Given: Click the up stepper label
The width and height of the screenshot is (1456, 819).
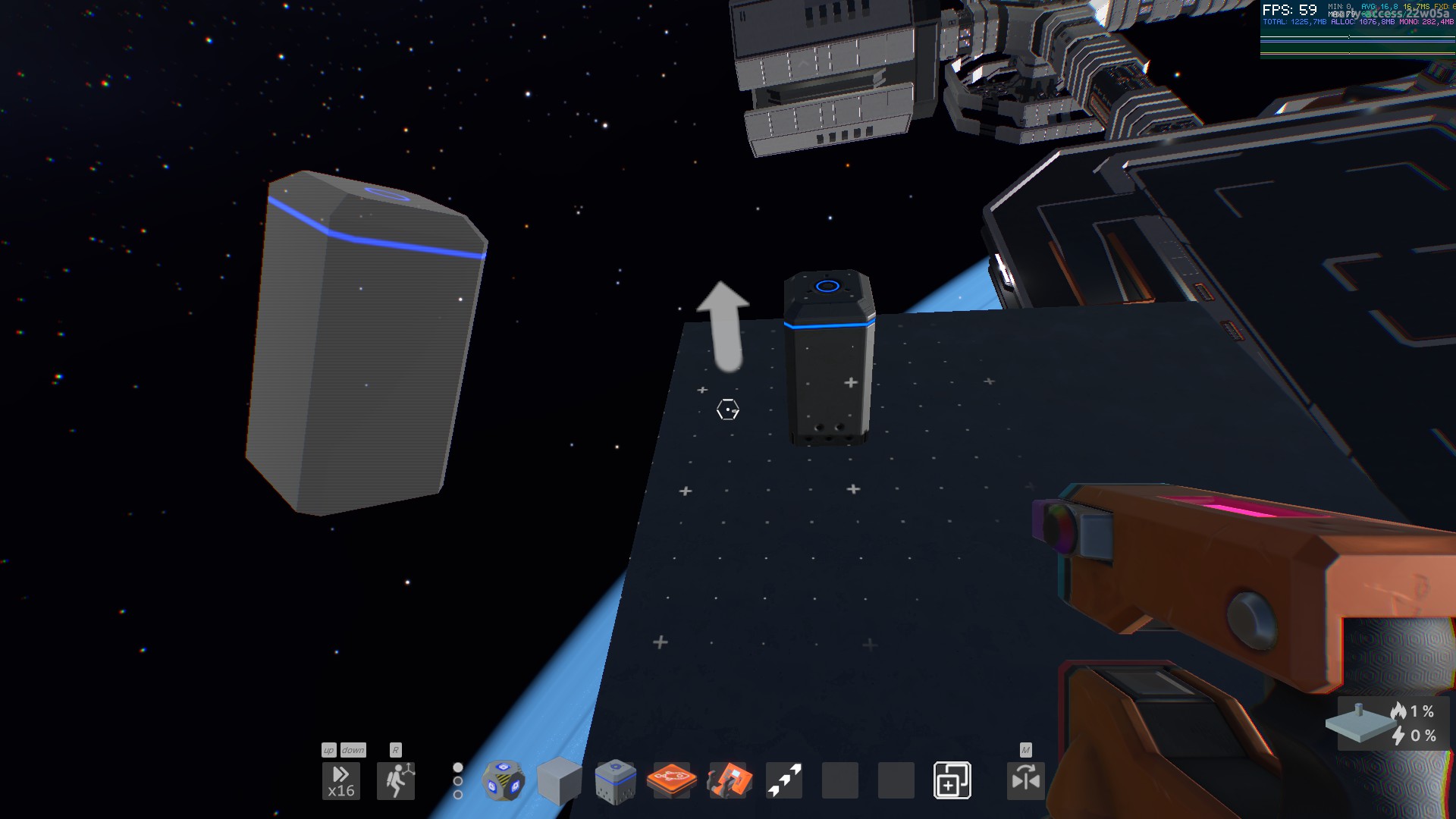Looking at the screenshot, I should pos(328,750).
